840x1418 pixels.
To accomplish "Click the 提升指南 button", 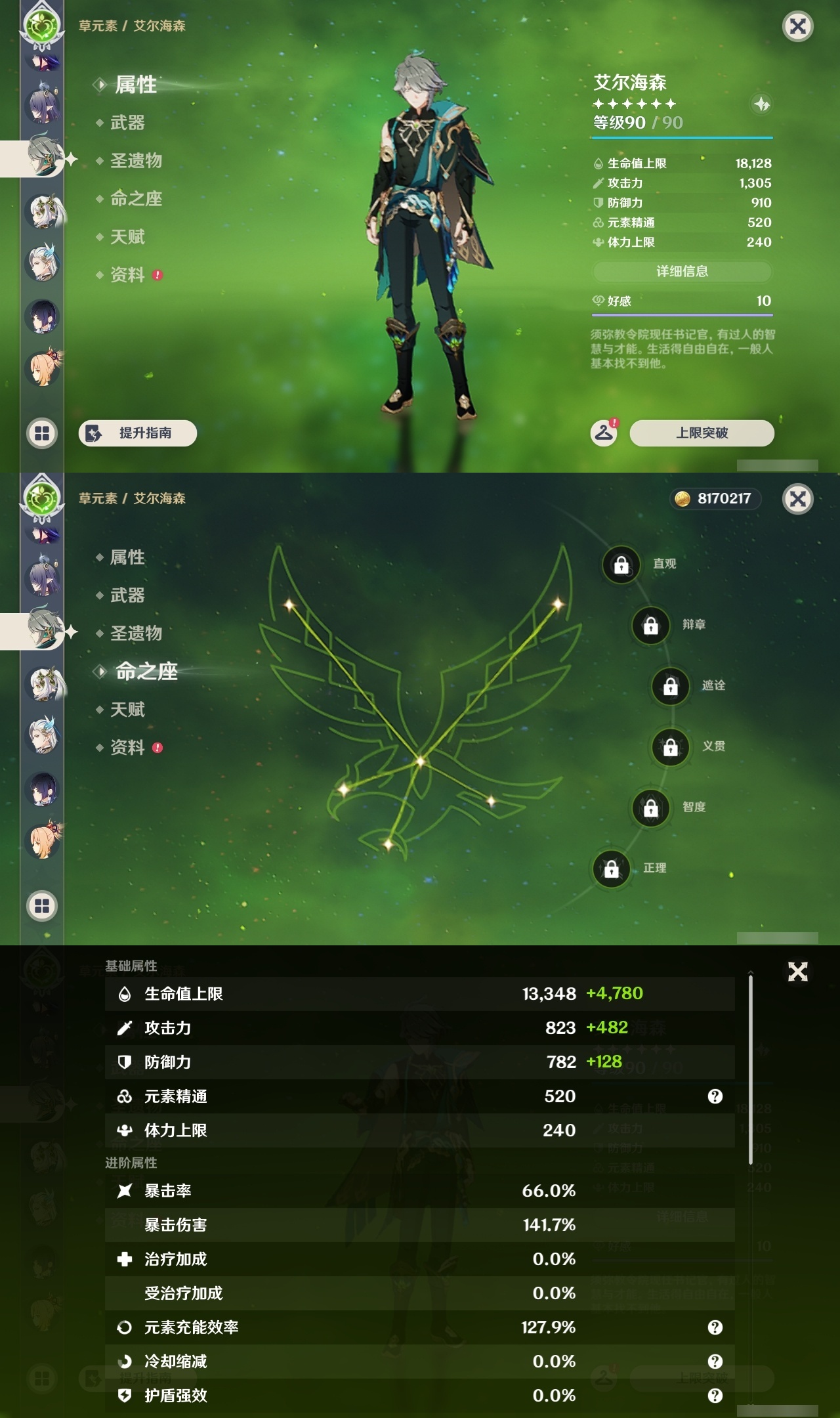I will pos(137,433).
